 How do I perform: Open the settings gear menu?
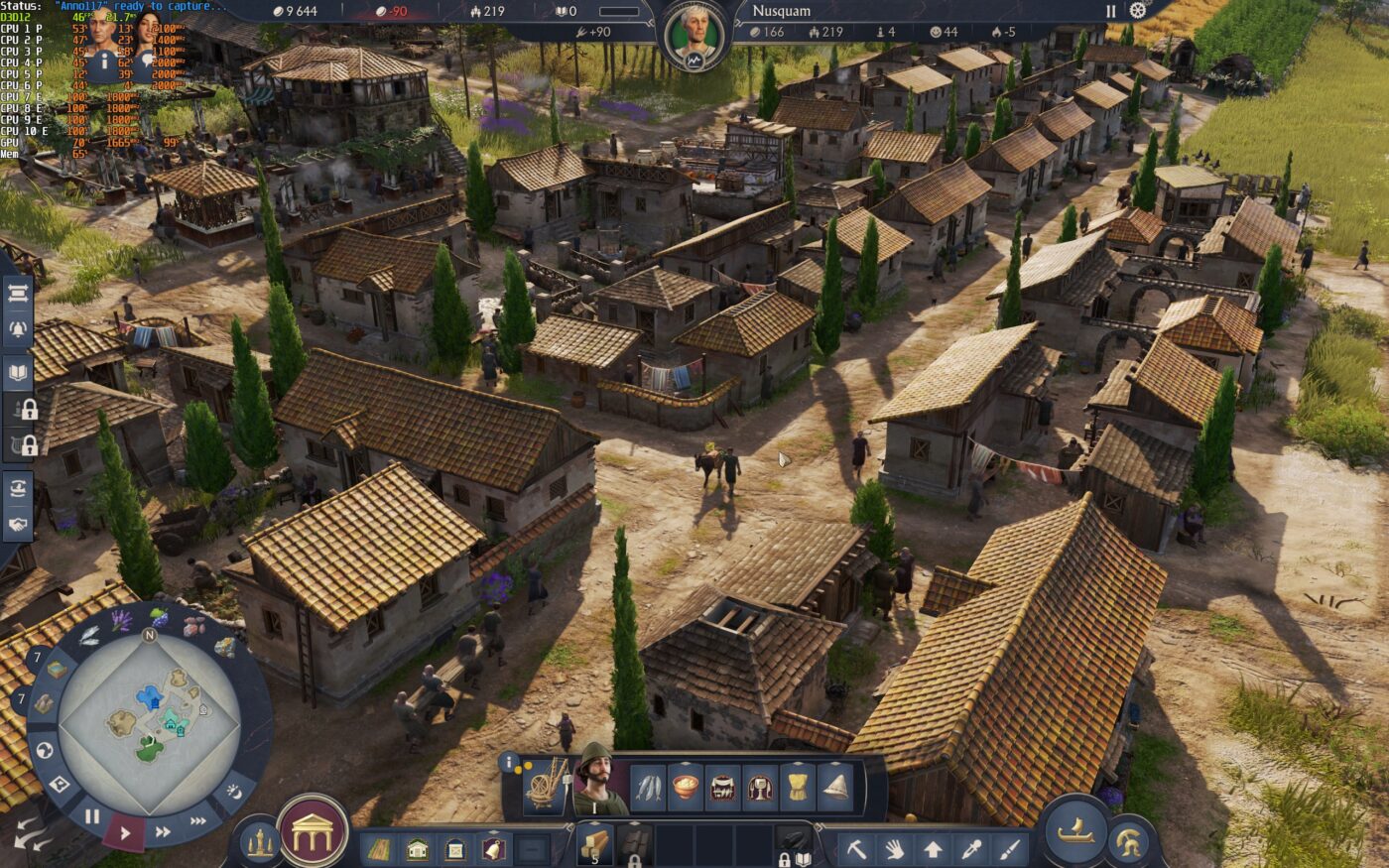1138,11
